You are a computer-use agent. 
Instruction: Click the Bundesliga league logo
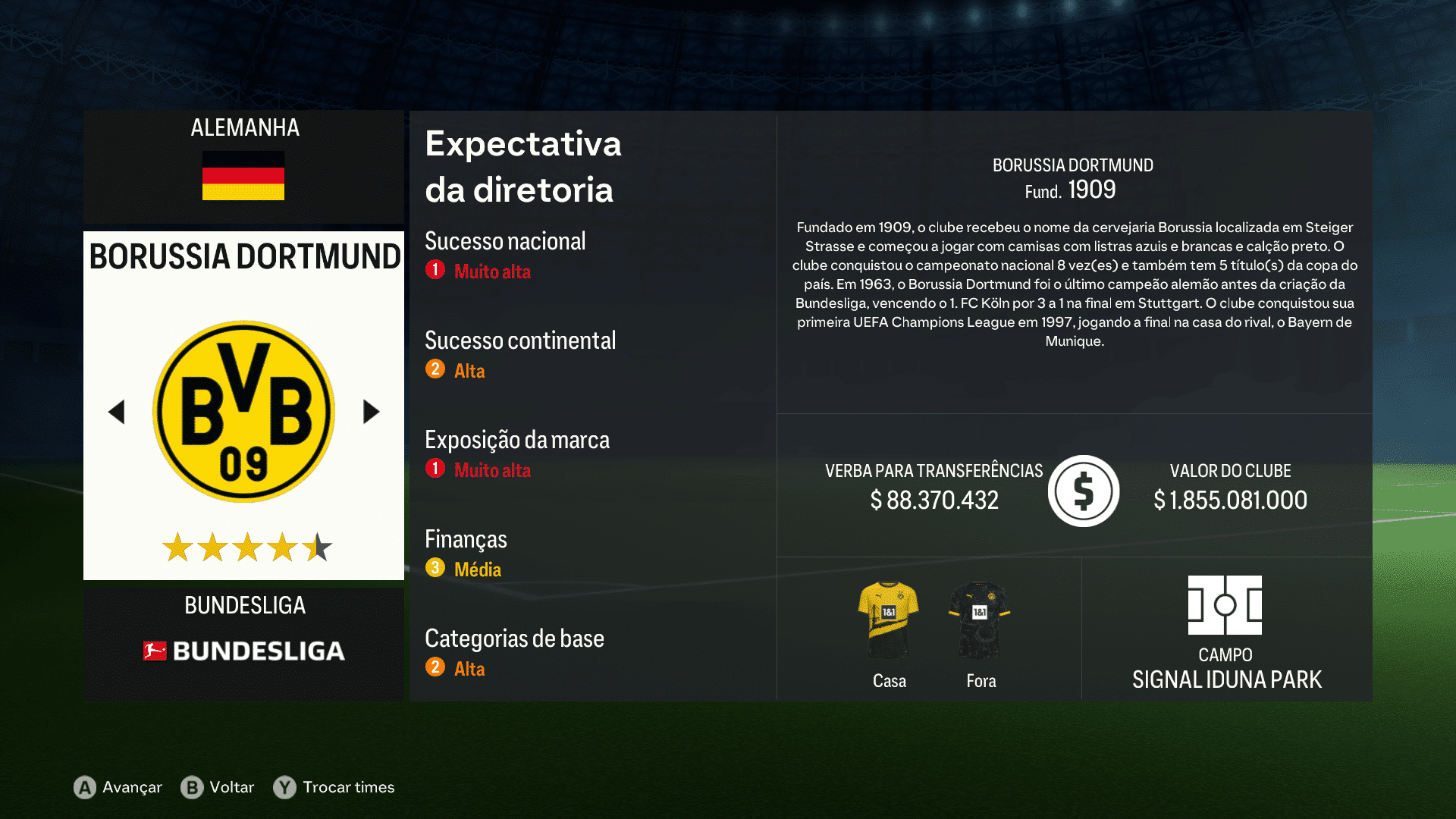click(243, 651)
